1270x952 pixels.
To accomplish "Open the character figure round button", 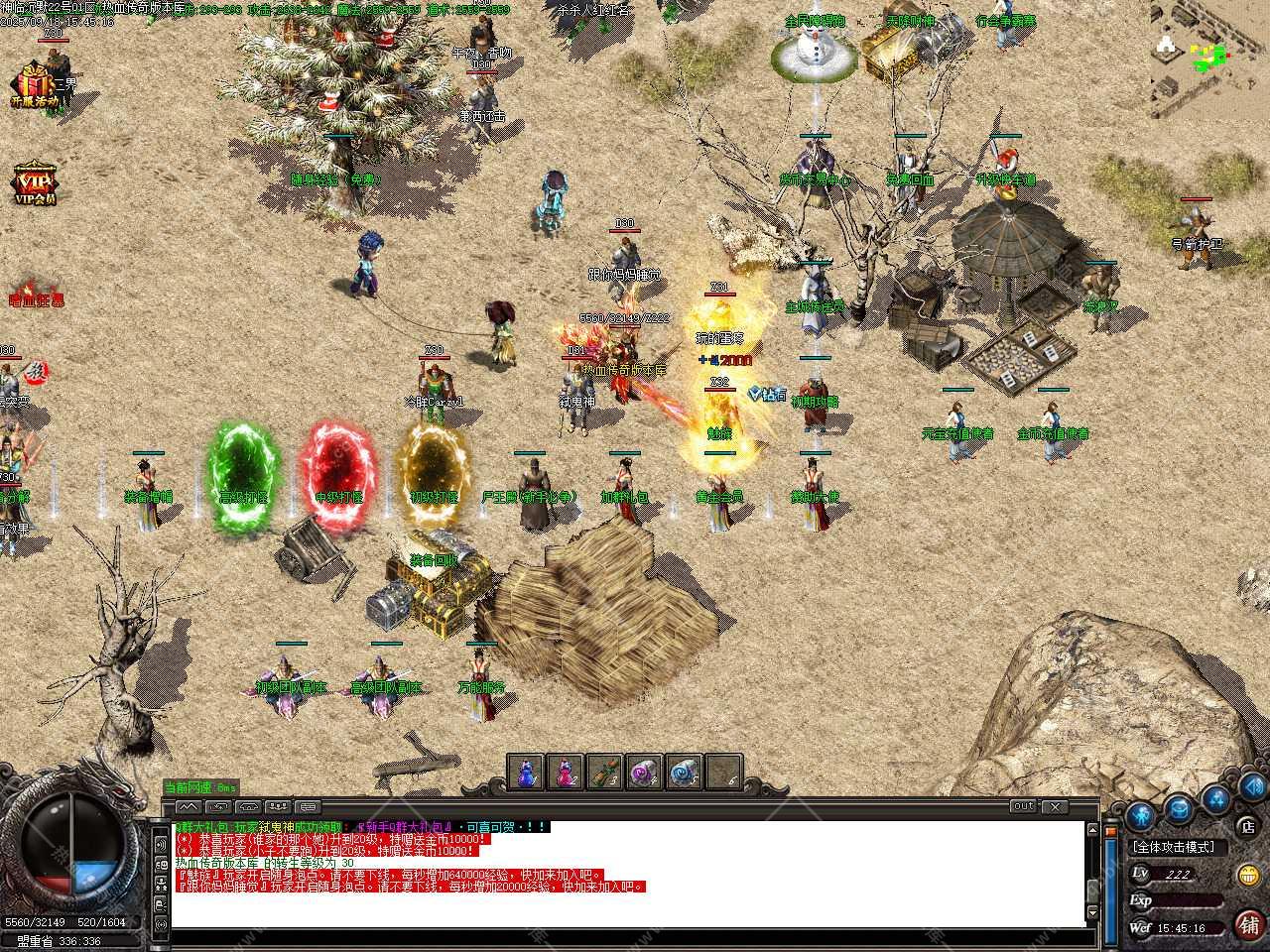I will (x=1141, y=816).
